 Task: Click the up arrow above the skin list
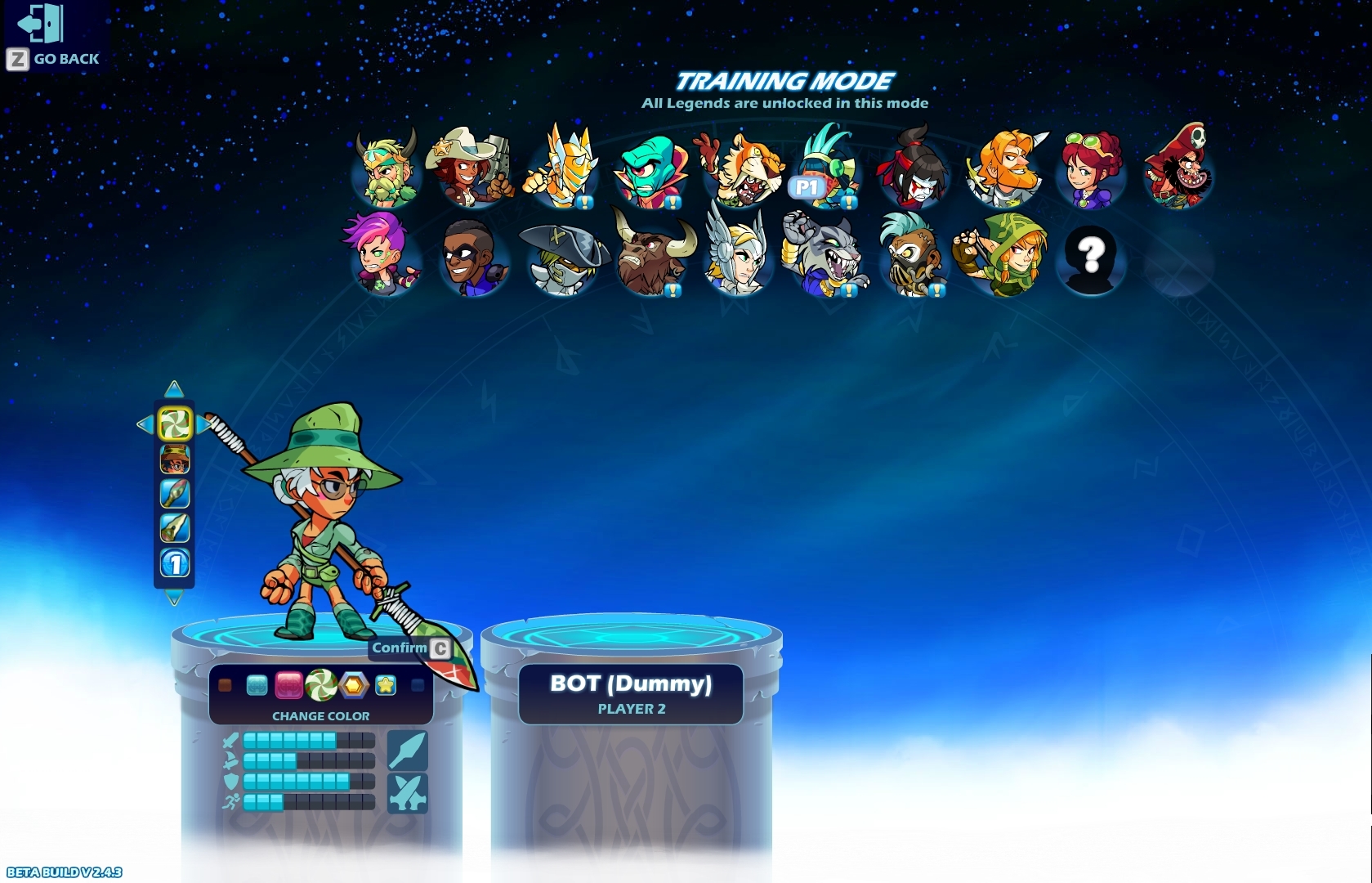point(173,388)
